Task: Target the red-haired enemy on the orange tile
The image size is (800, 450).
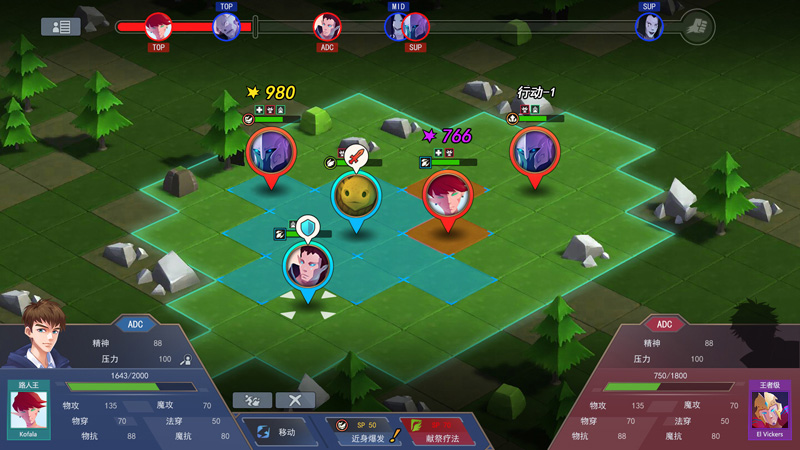Action: pyautogui.click(x=447, y=194)
